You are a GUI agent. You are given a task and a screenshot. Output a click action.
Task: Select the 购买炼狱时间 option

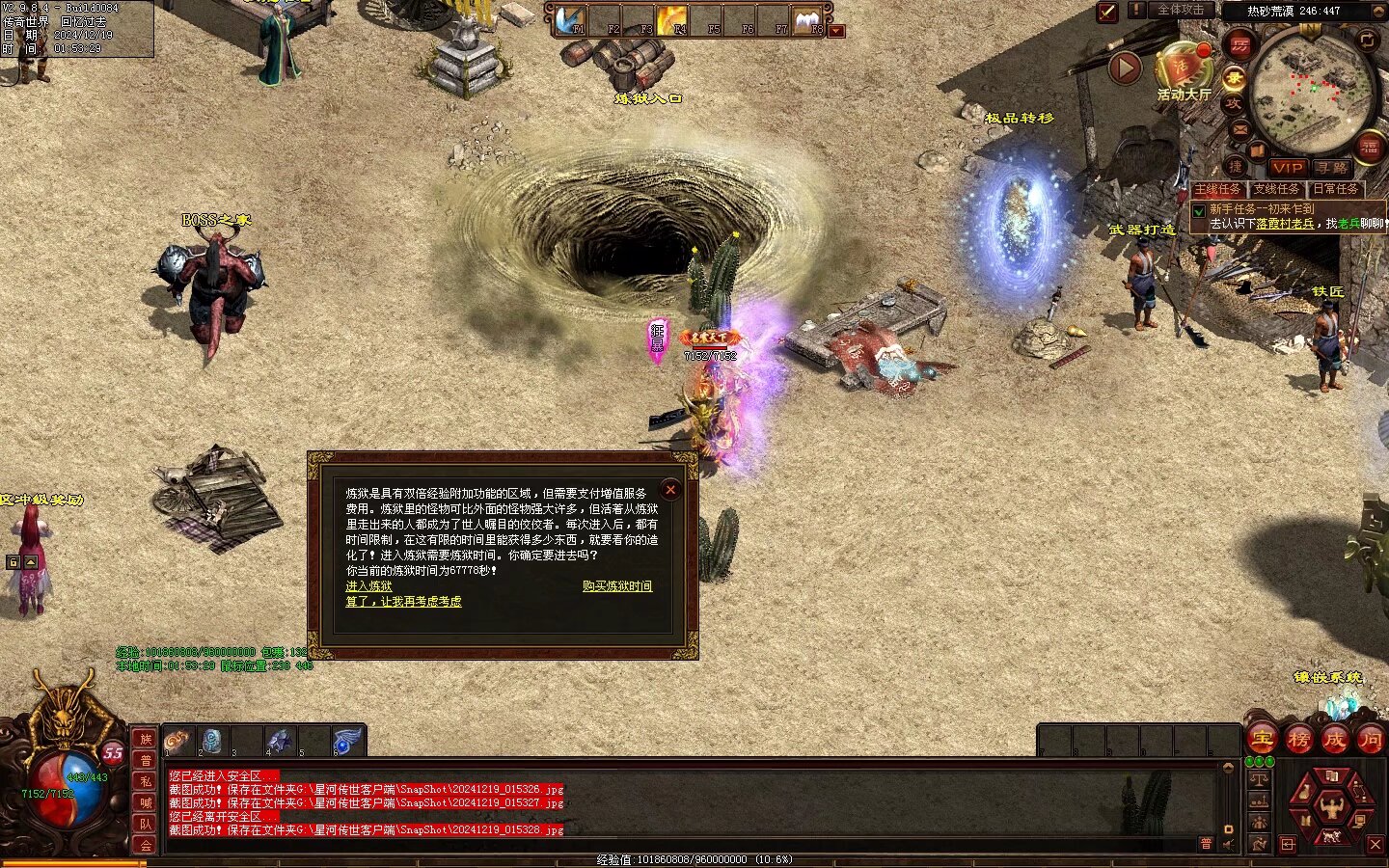click(616, 586)
